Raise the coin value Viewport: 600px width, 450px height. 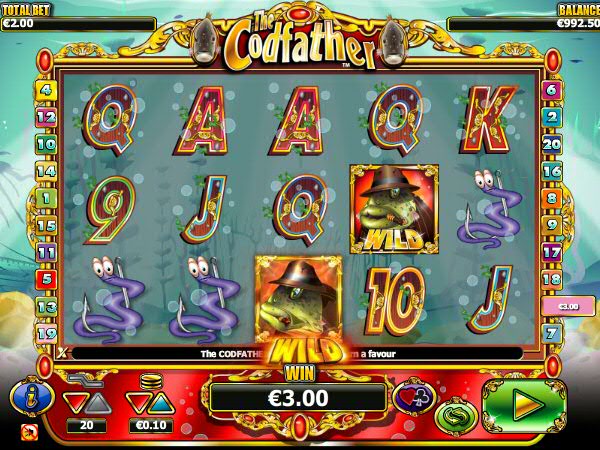point(163,403)
